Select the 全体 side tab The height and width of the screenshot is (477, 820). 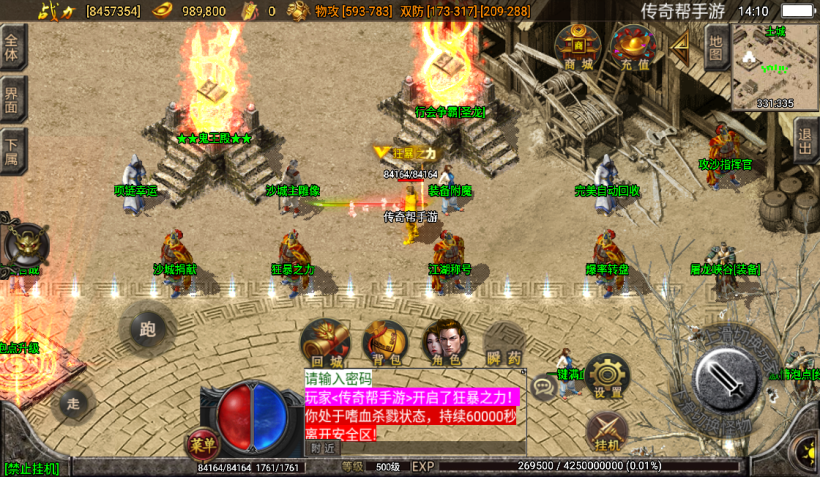tap(12, 48)
